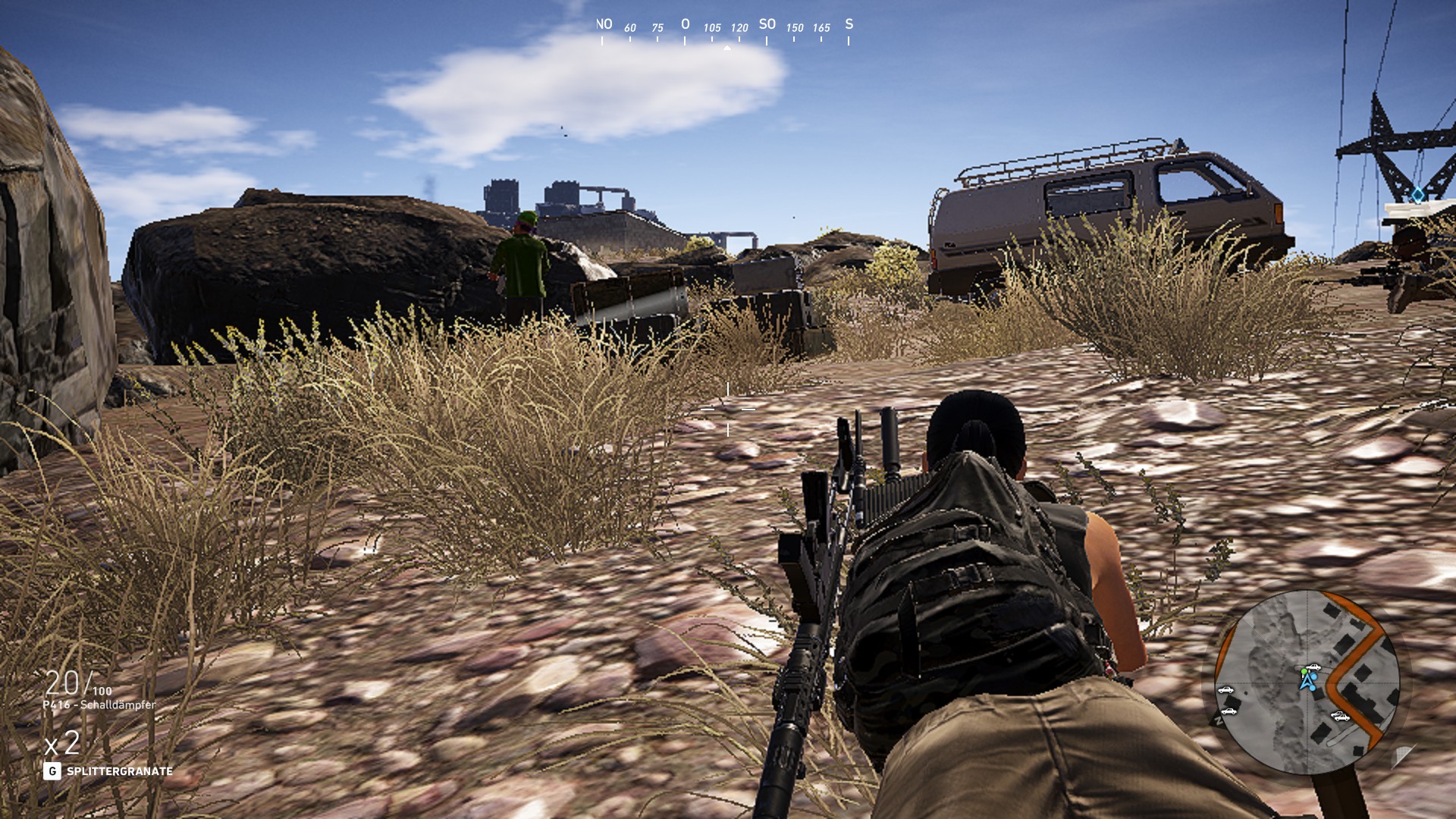
Task: Click the G key grenade prompt icon
Action: pos(53,769)
